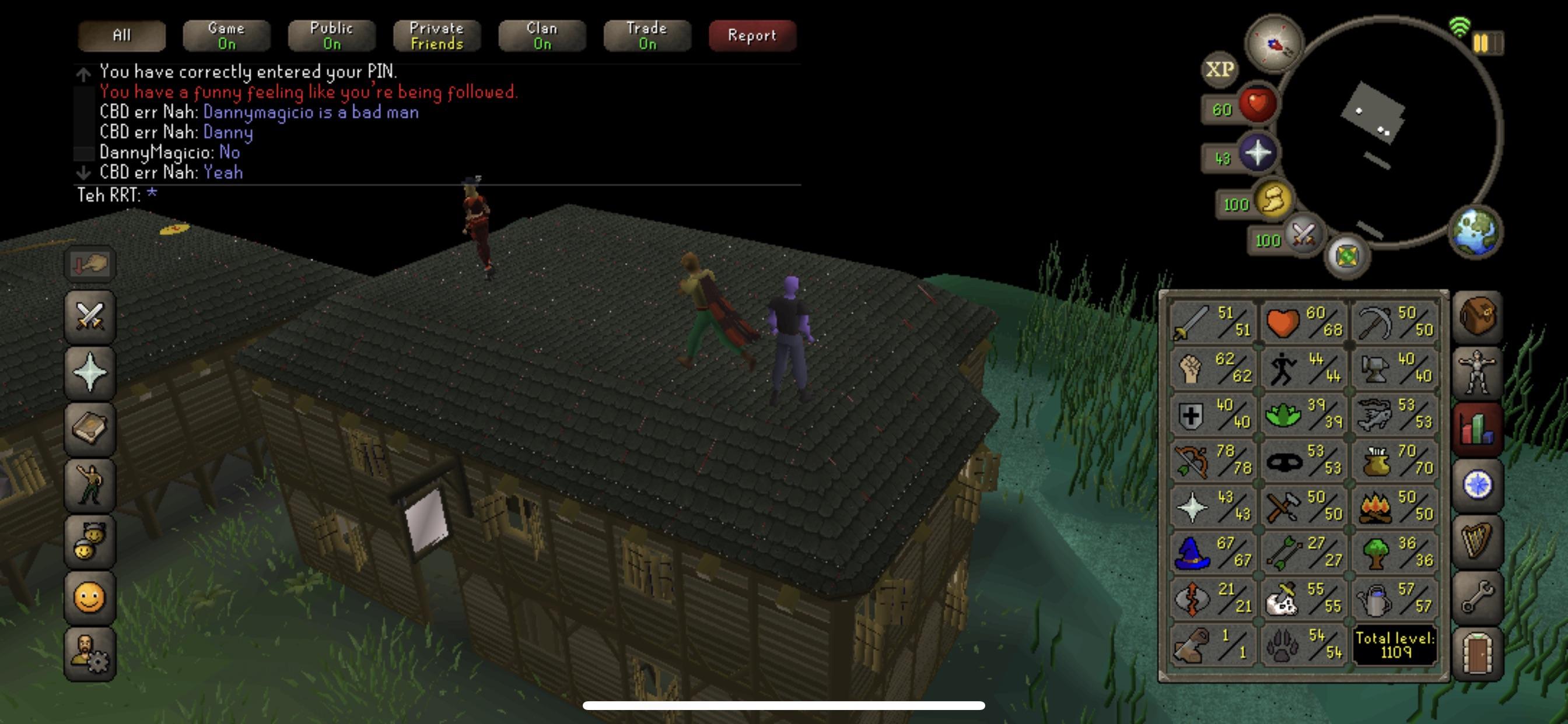Toggle Trade chat off
This screenshot has width=1568, height=724.
coord(646,36)
